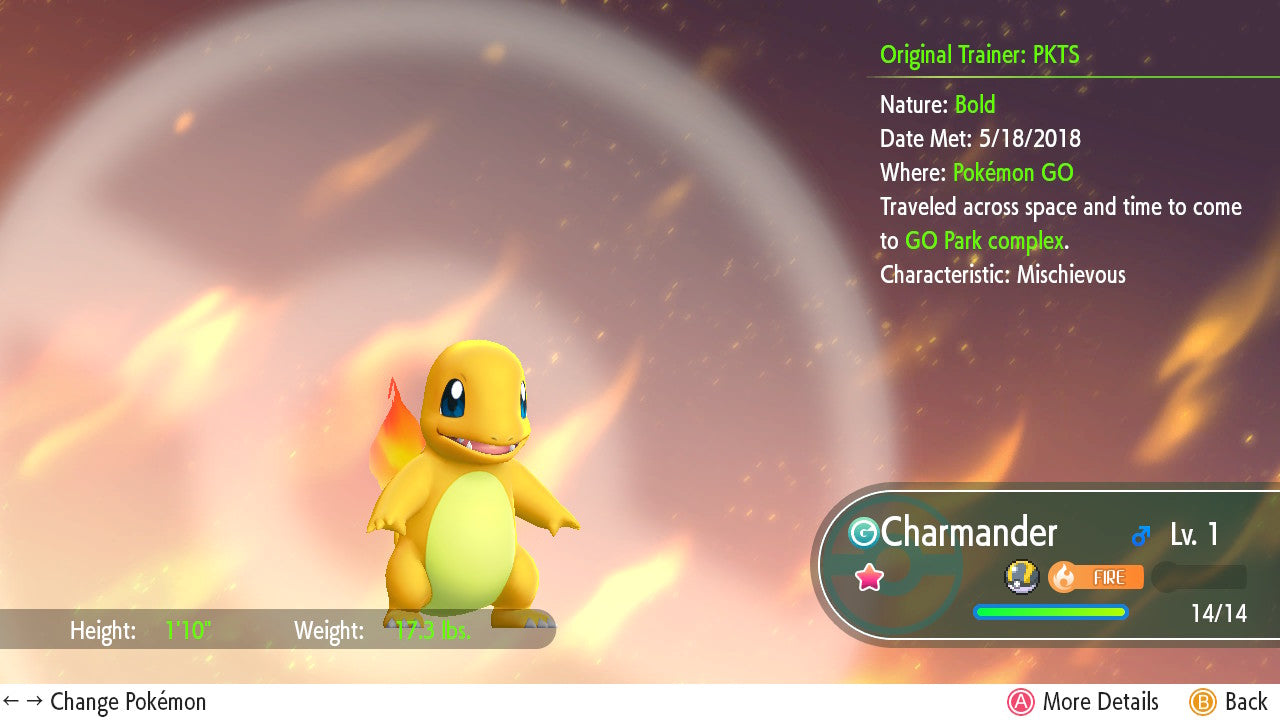Go Back from the summary screen
Screen dimensions: 1280x720
coord(1229,702)
